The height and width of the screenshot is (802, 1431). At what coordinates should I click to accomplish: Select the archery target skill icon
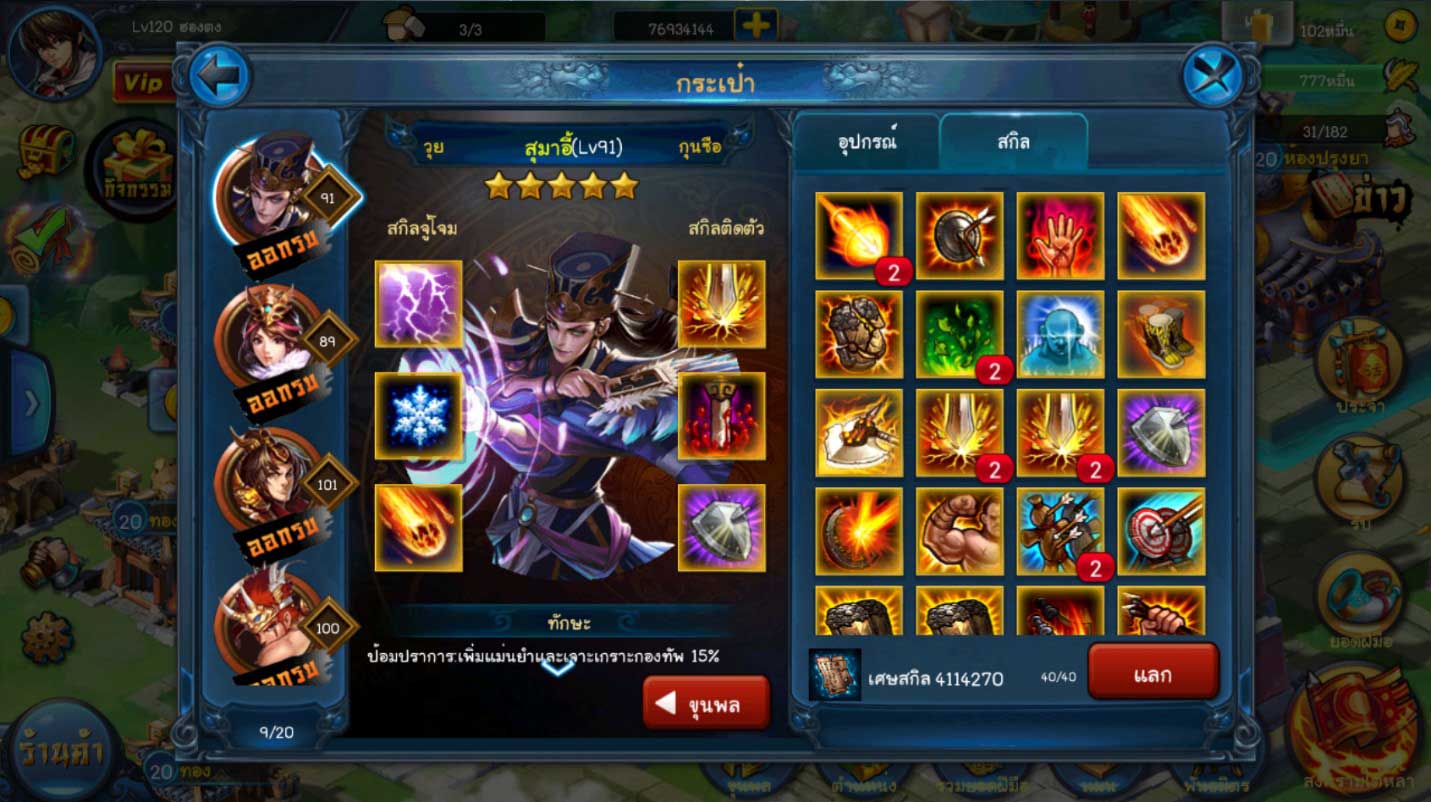[1160, 532]
